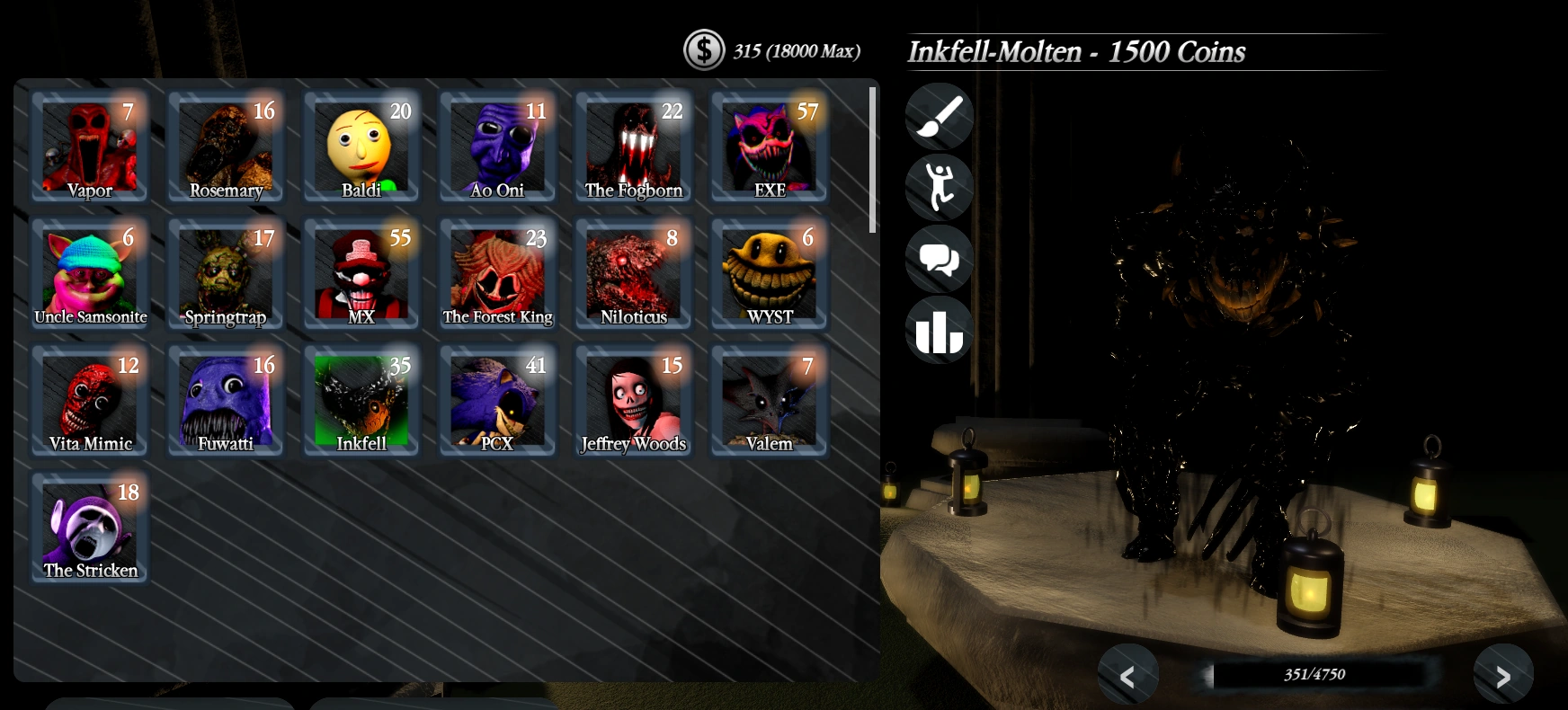Select the Springtrap character icon
The width and height of the screenshot is (1568, 710).
(x=225, y=273)
